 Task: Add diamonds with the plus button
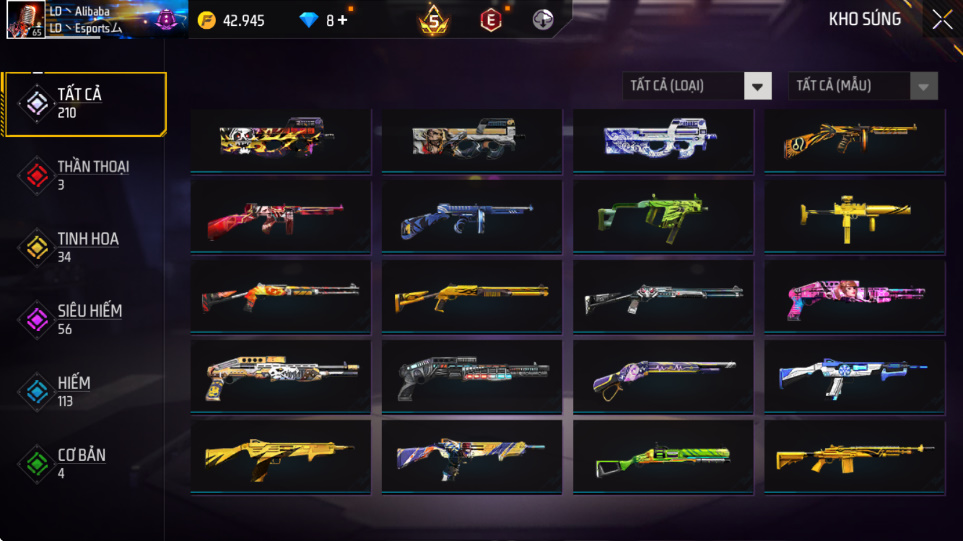click(343, 20)
